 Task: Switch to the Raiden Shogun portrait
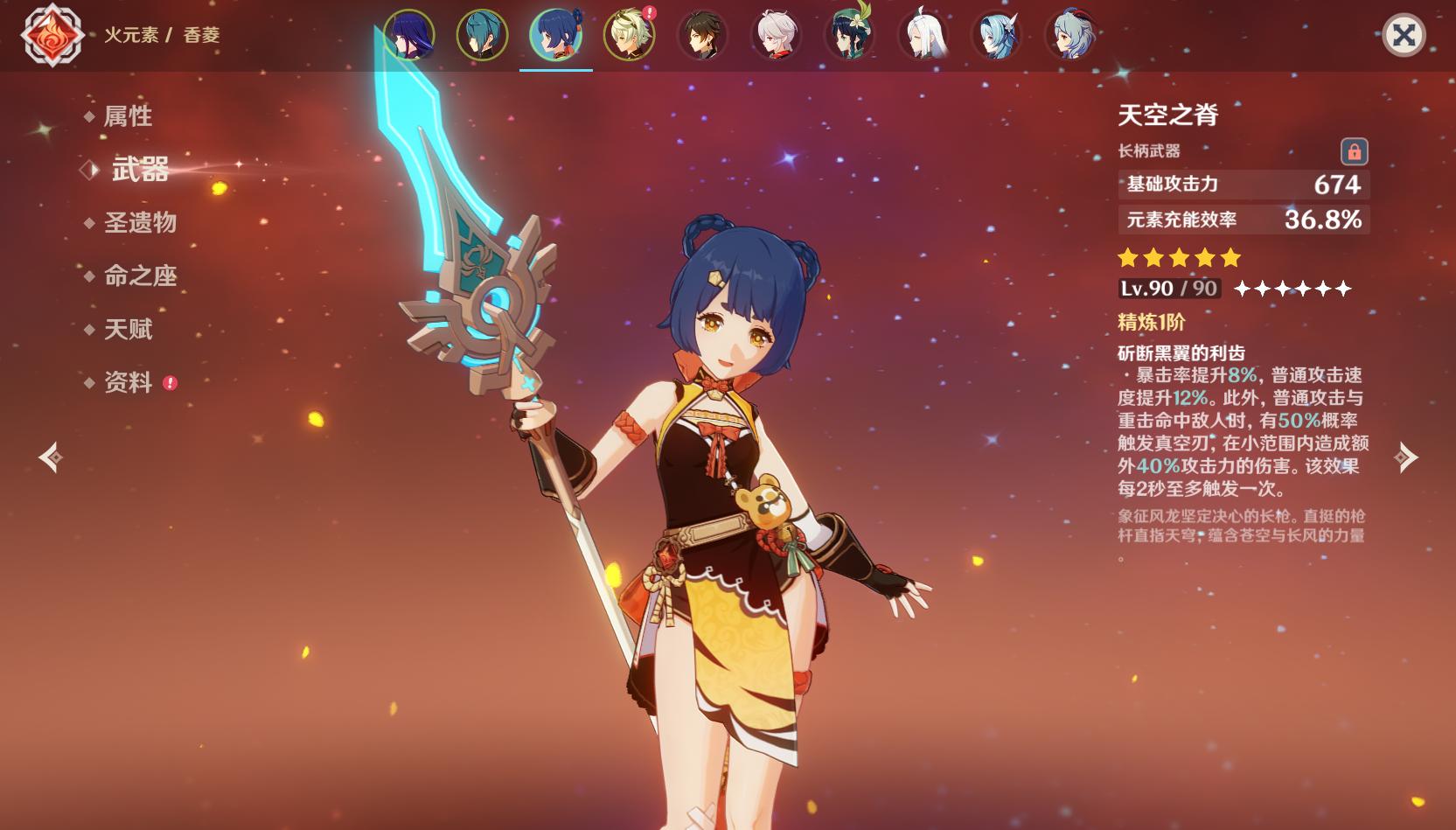coord(409,35)
